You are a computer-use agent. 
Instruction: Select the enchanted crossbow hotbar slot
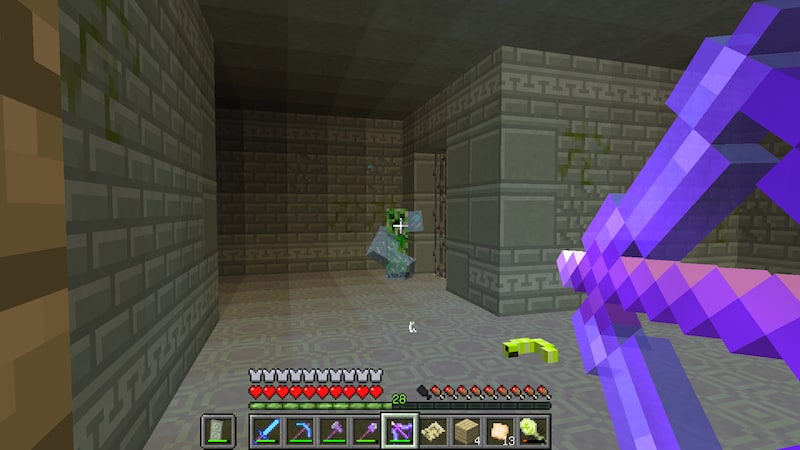[x=399, y=430]
